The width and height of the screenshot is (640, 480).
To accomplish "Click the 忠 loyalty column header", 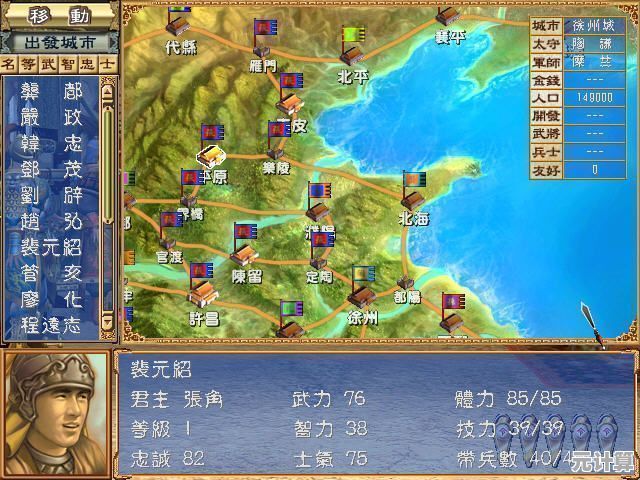I will click(x=87, y=64).
